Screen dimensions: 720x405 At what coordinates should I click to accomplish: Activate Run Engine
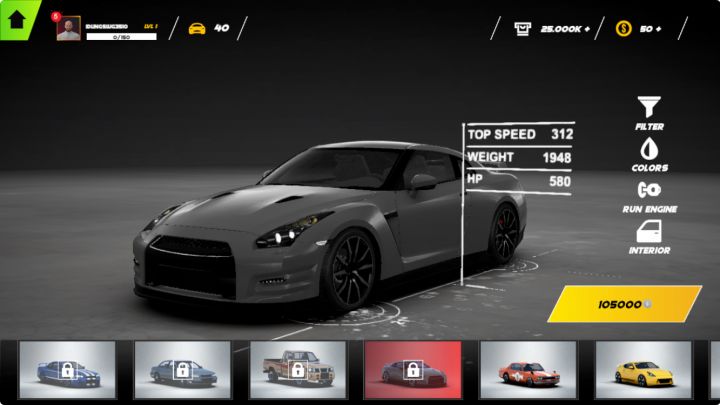point(649,194)
